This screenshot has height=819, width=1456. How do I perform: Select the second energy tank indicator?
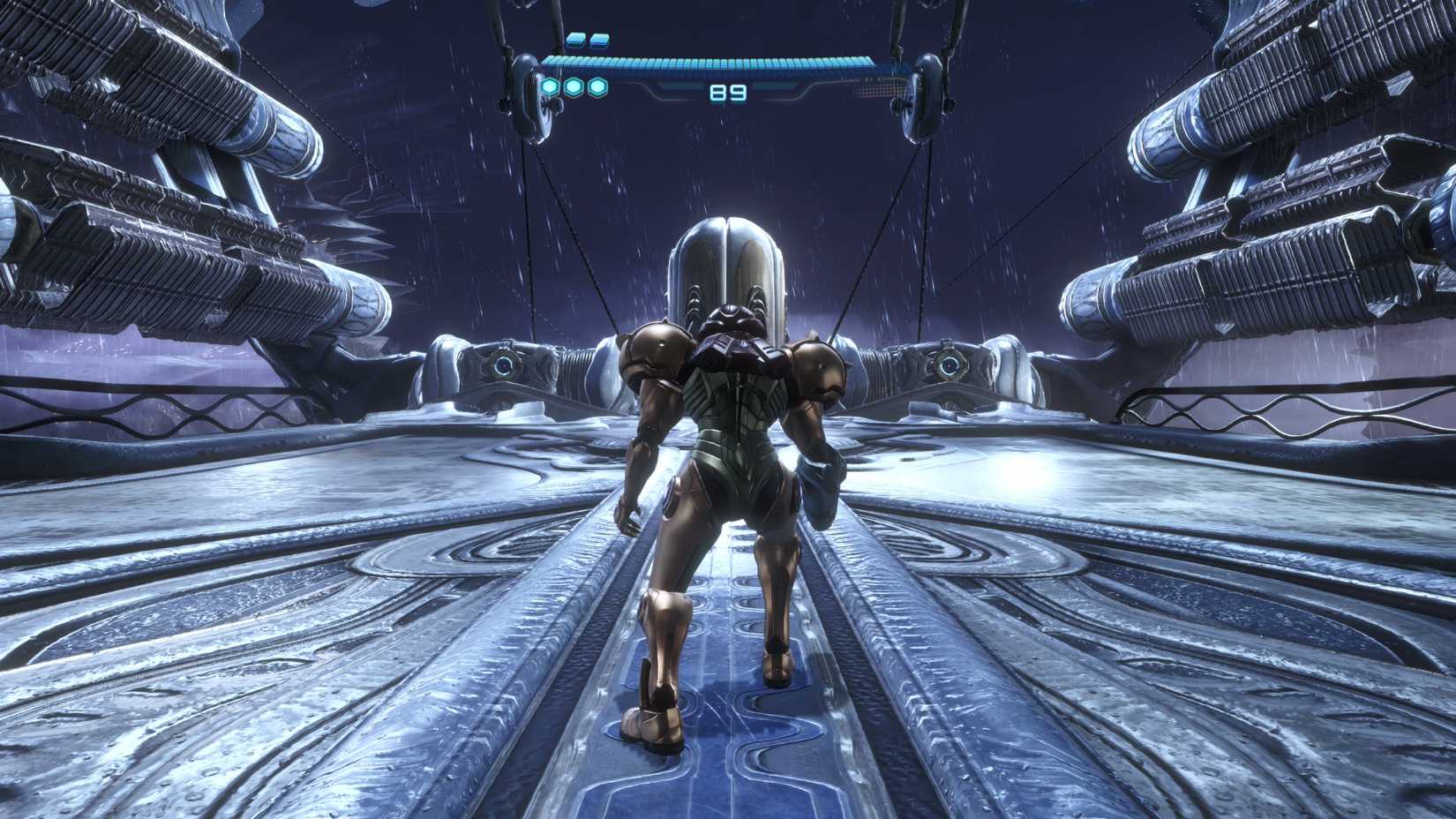pos(599,38)
